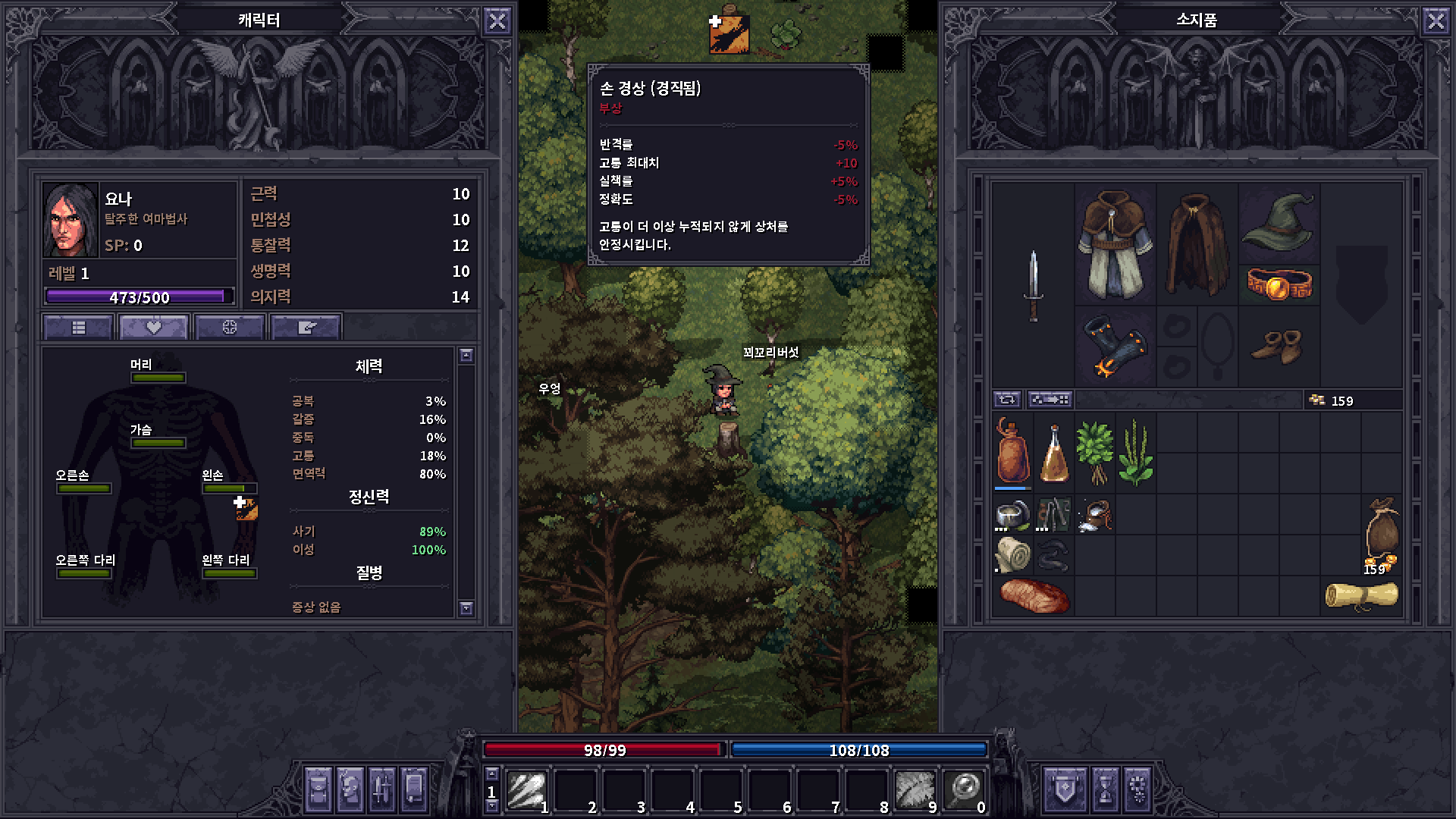1456x819 pixels.
Task: Pick the raw meat item
Action: 1034,595
